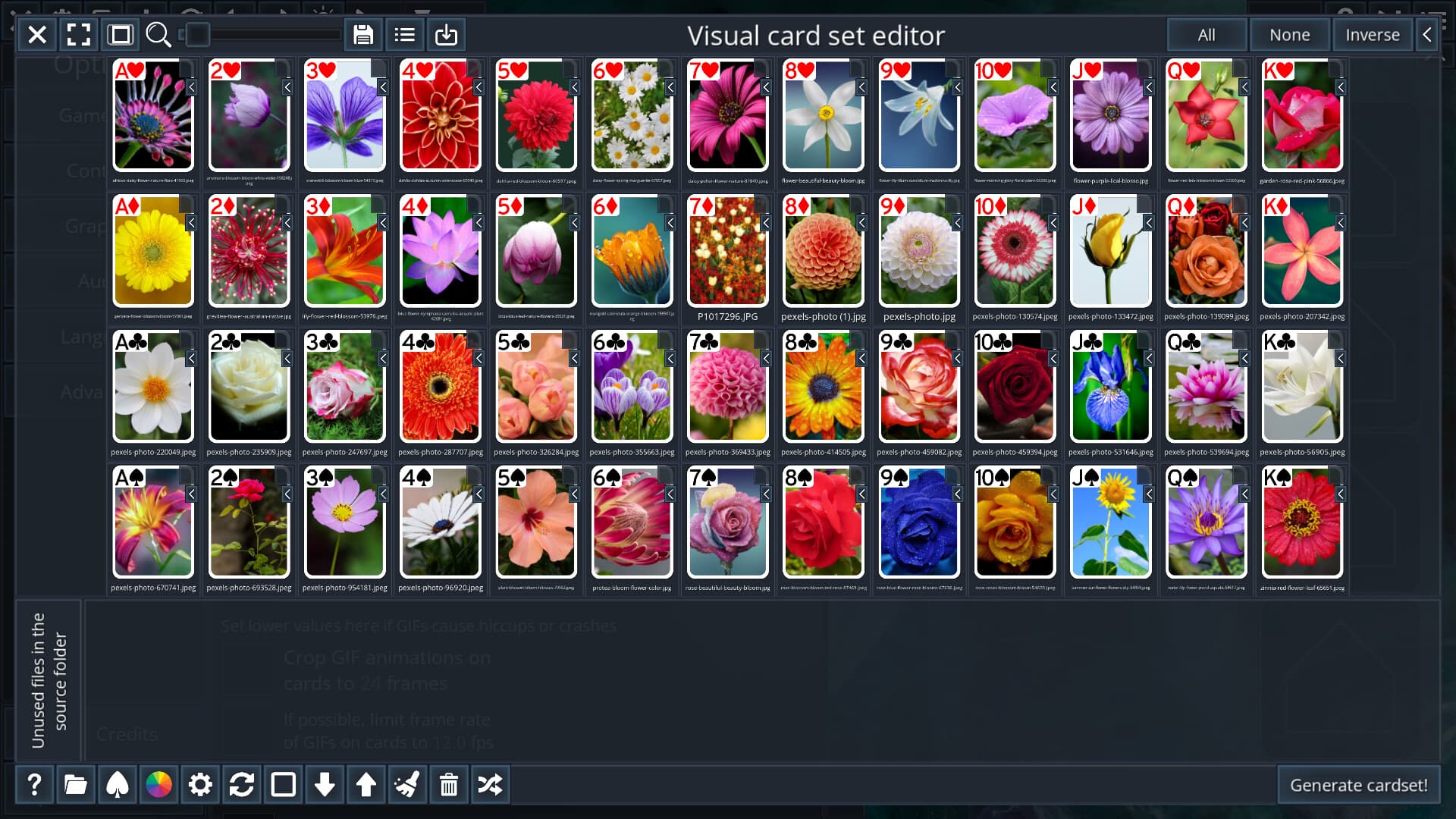This screenshot has height=819, width=1456.
Task: Open the card list view icon near the save button
Action: [x=404, y=34]
